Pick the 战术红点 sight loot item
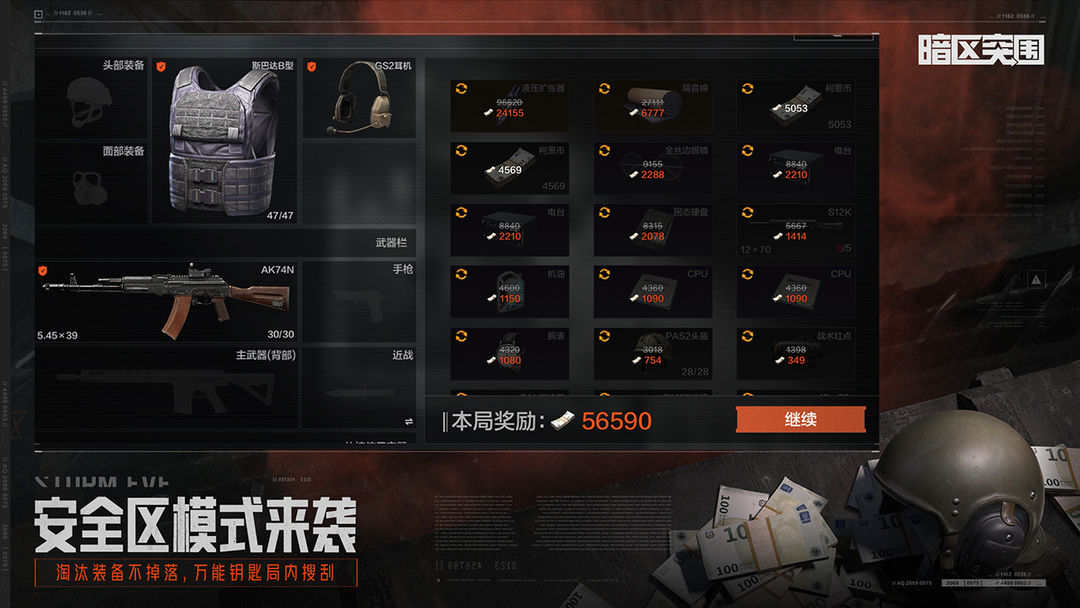This screenshot has width=1080, height=608. (796, 354)
